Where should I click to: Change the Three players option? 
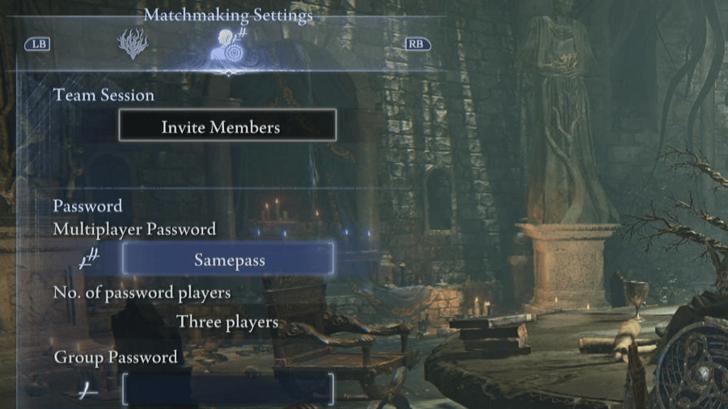click(x=227, y=322)
